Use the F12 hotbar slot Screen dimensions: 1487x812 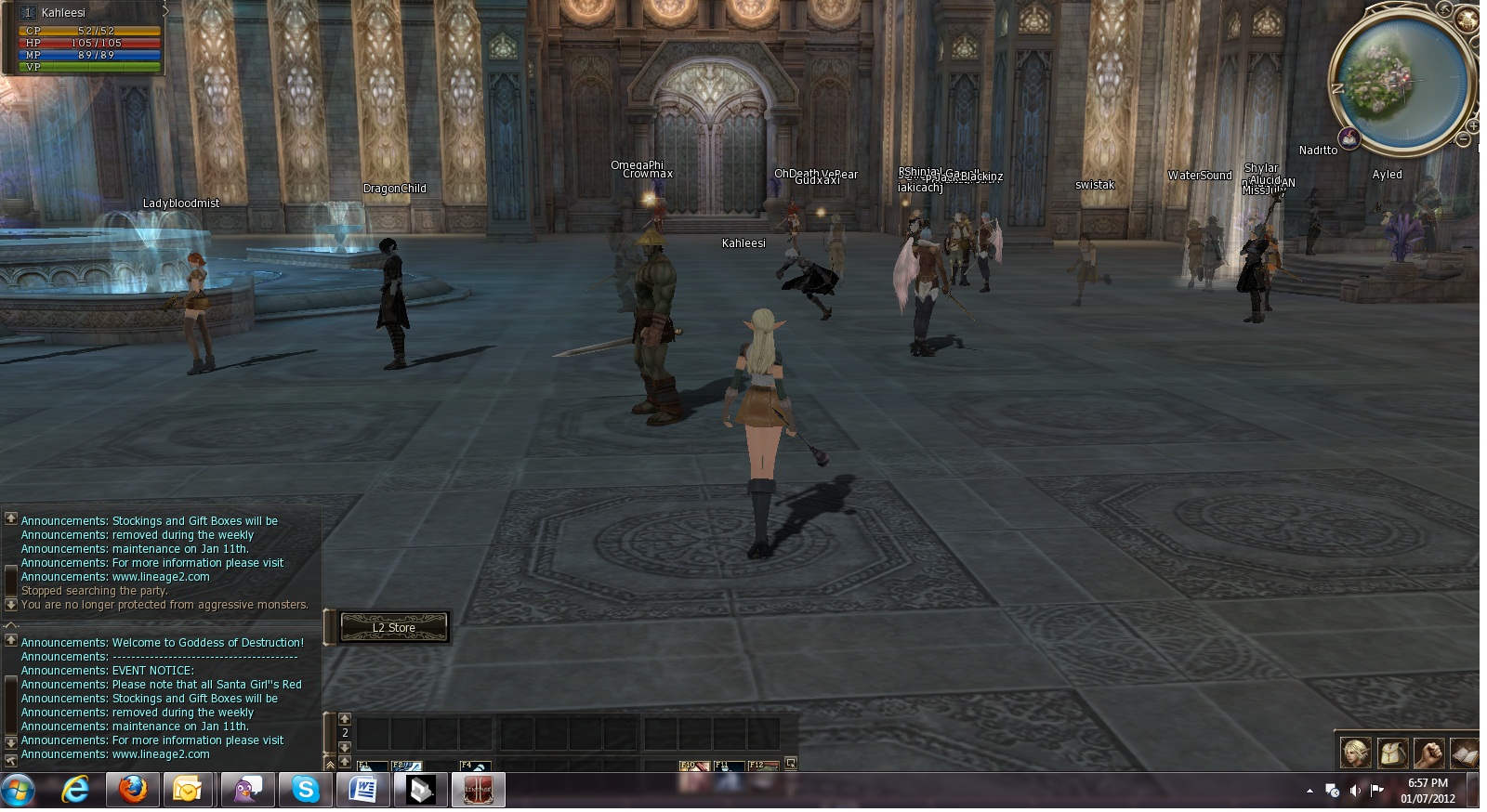pos(762,766)
